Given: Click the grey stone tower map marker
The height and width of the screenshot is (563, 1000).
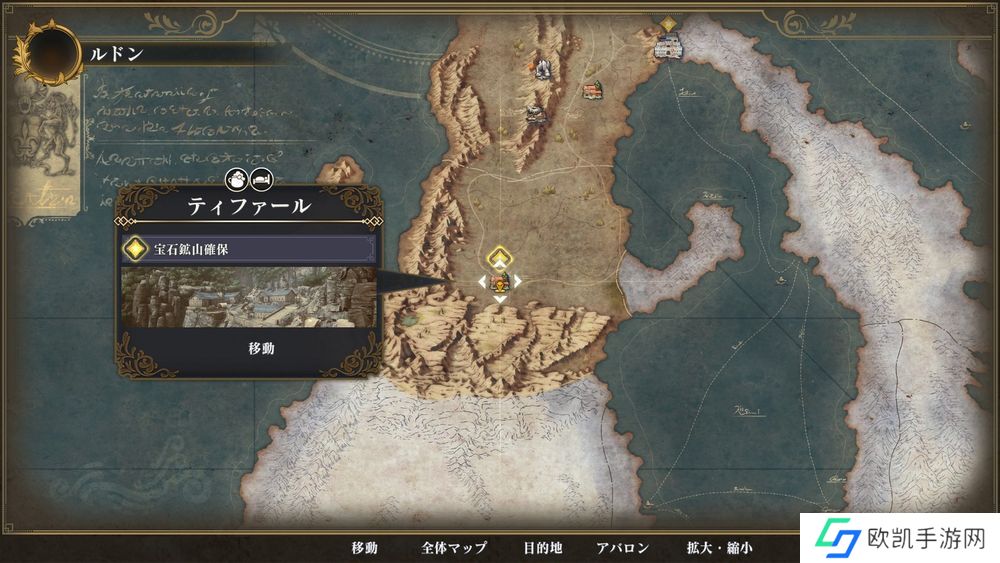Looking at the screenshot, I should tap(543, 68).
